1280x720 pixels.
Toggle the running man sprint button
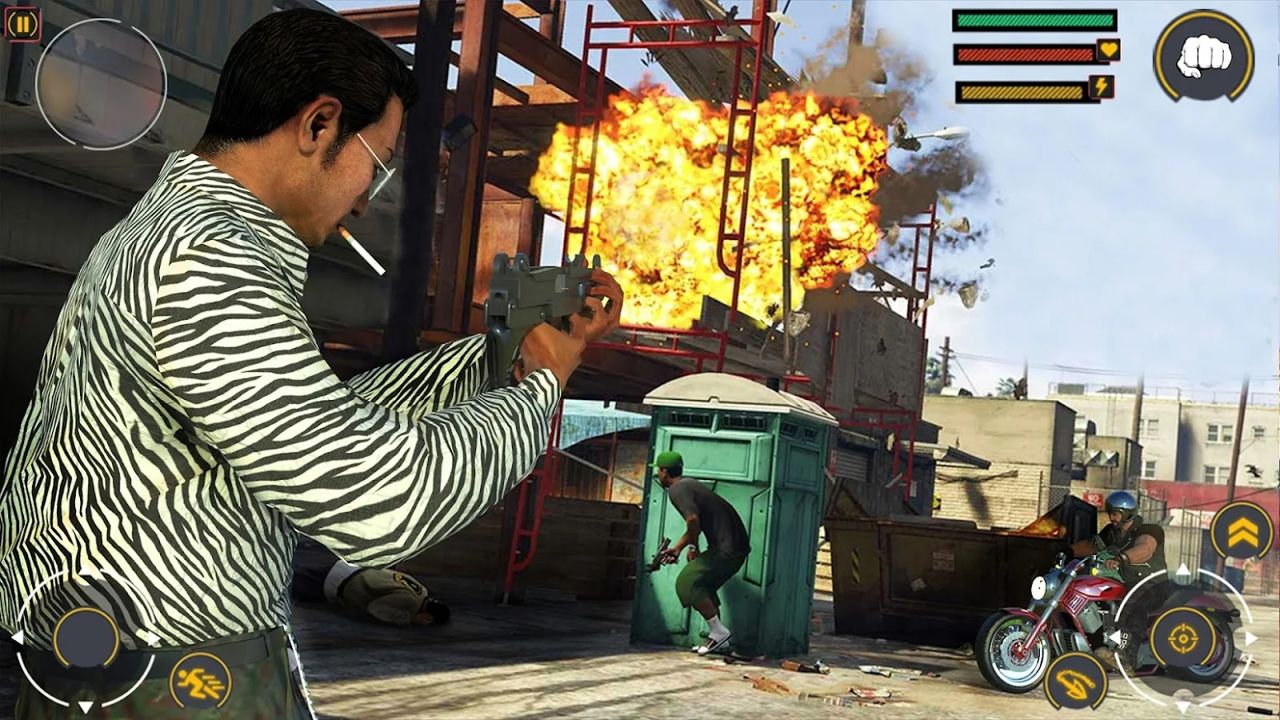200,681
